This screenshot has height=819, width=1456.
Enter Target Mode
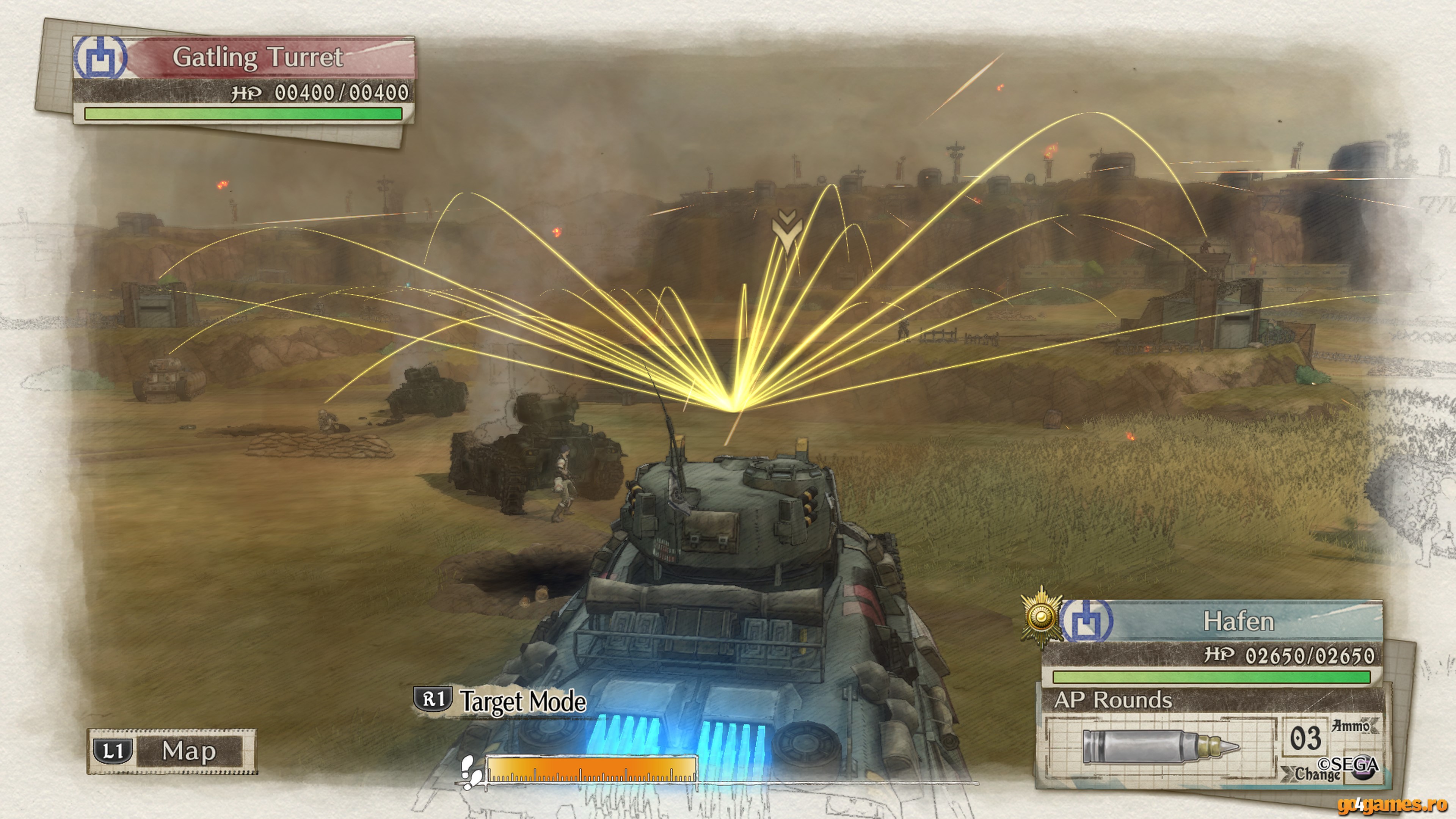coord(500,701)
